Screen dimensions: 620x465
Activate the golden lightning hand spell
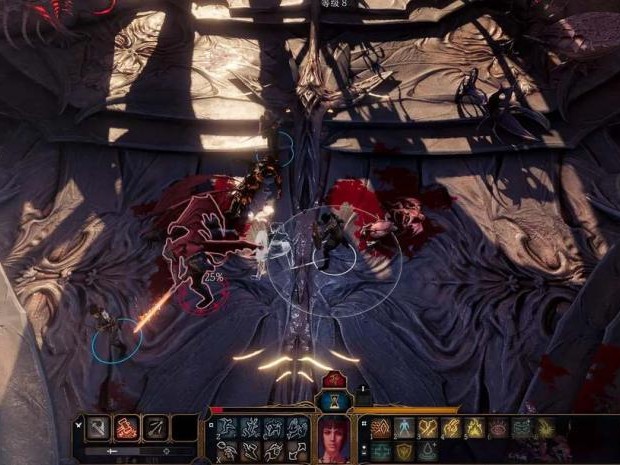click(452, 428)
